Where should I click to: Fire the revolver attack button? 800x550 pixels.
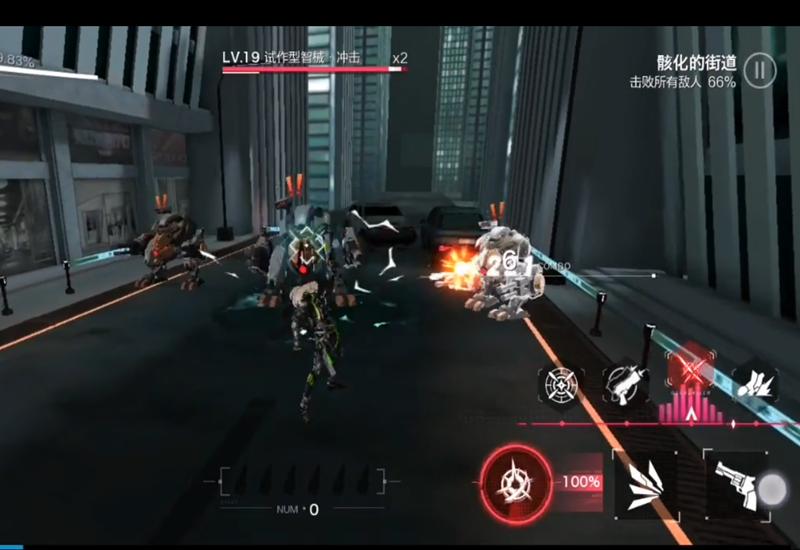pos(735,484)
